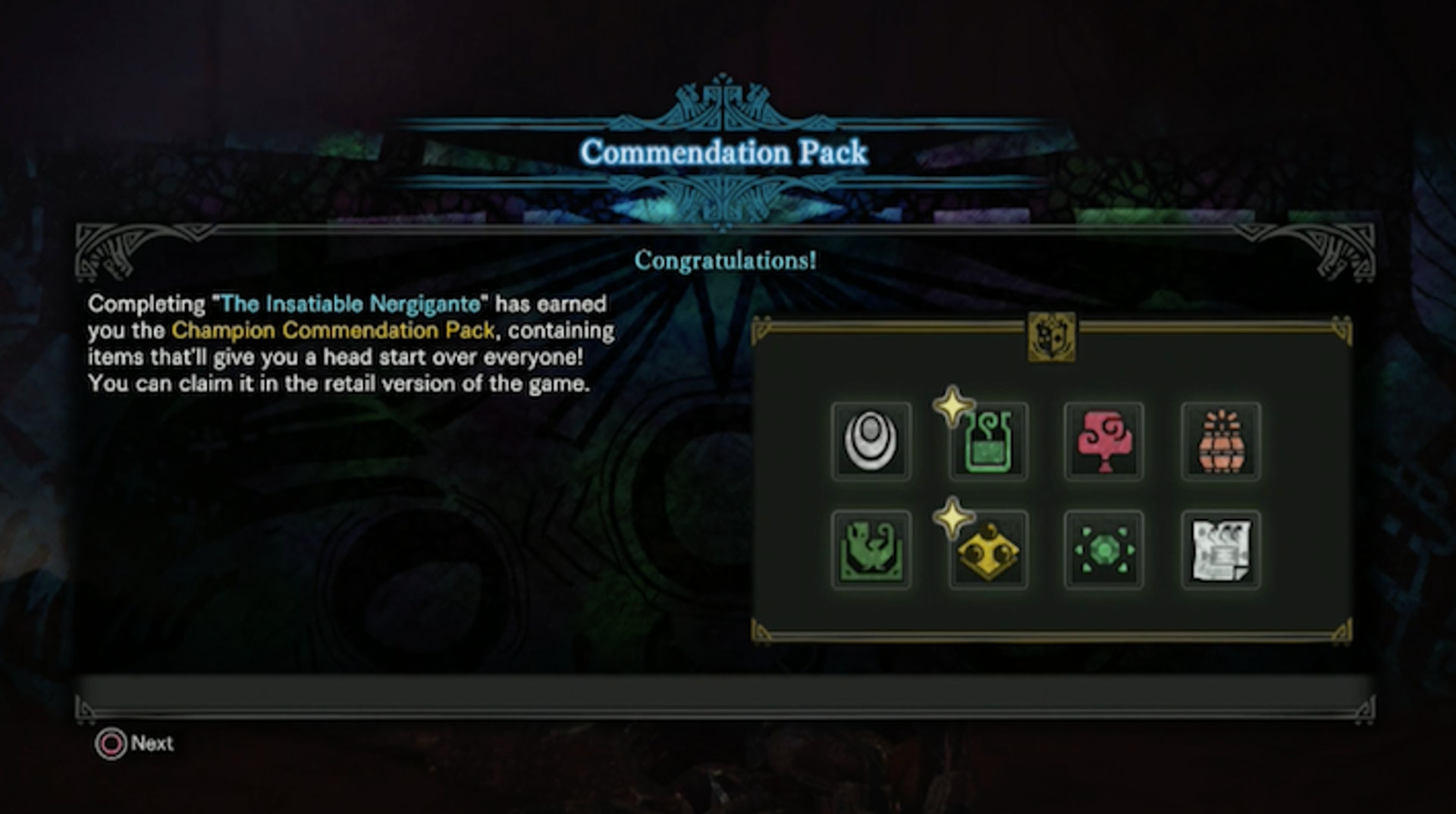Choose the green dragon trap icon
The image size is (1456, 814).
871,550
